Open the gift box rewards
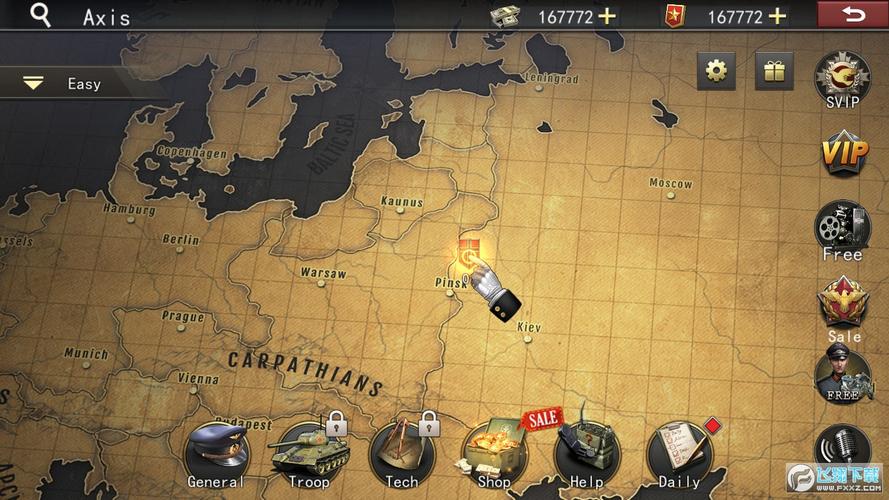This screenshot has height=500, width=889. tap(773, 71)
